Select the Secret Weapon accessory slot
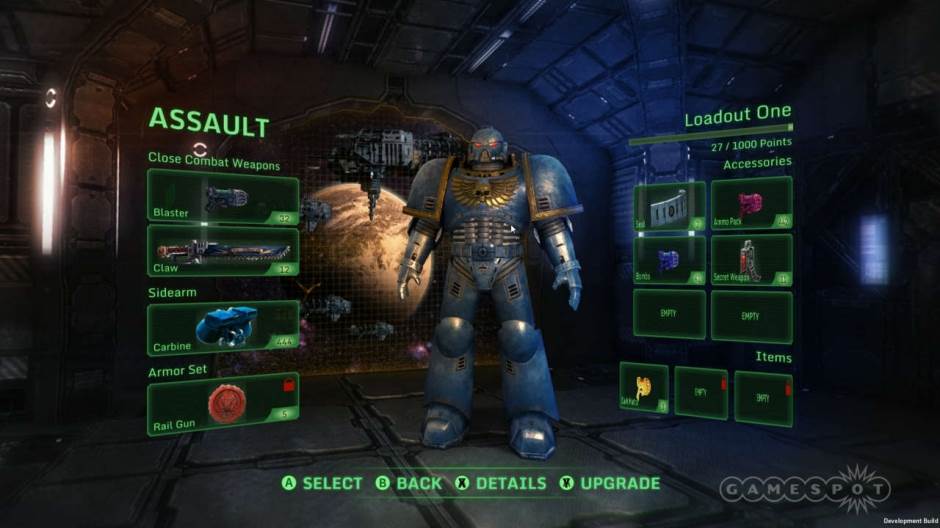 pyautogui.click(x=751, y=260)
